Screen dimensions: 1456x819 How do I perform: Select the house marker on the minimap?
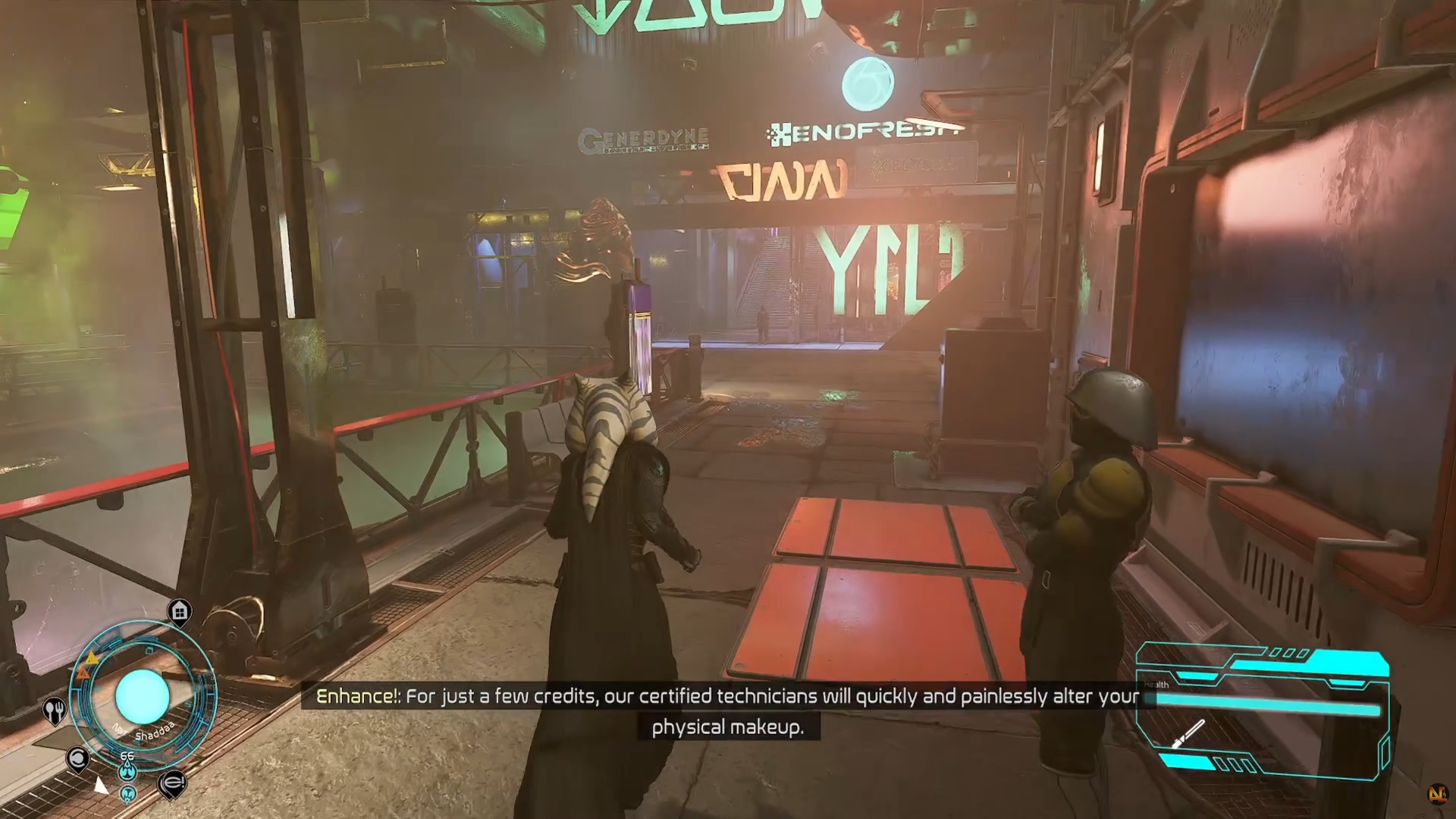[180, 610]
